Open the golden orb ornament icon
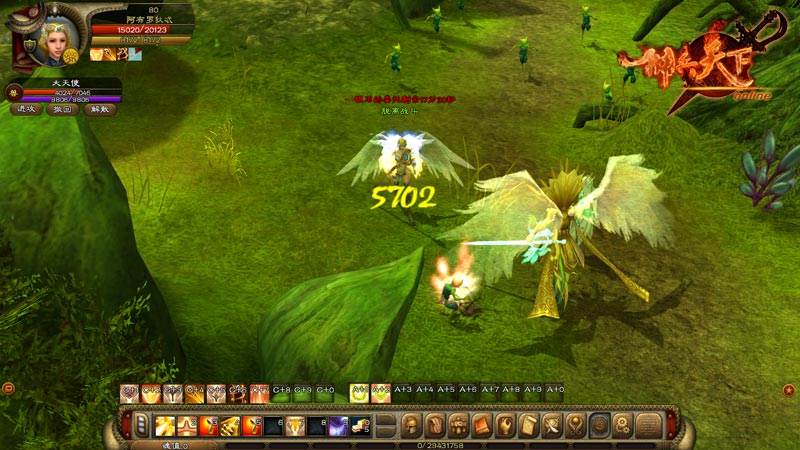This screenshot has width=800, height=450. click(x=576, y=426)
